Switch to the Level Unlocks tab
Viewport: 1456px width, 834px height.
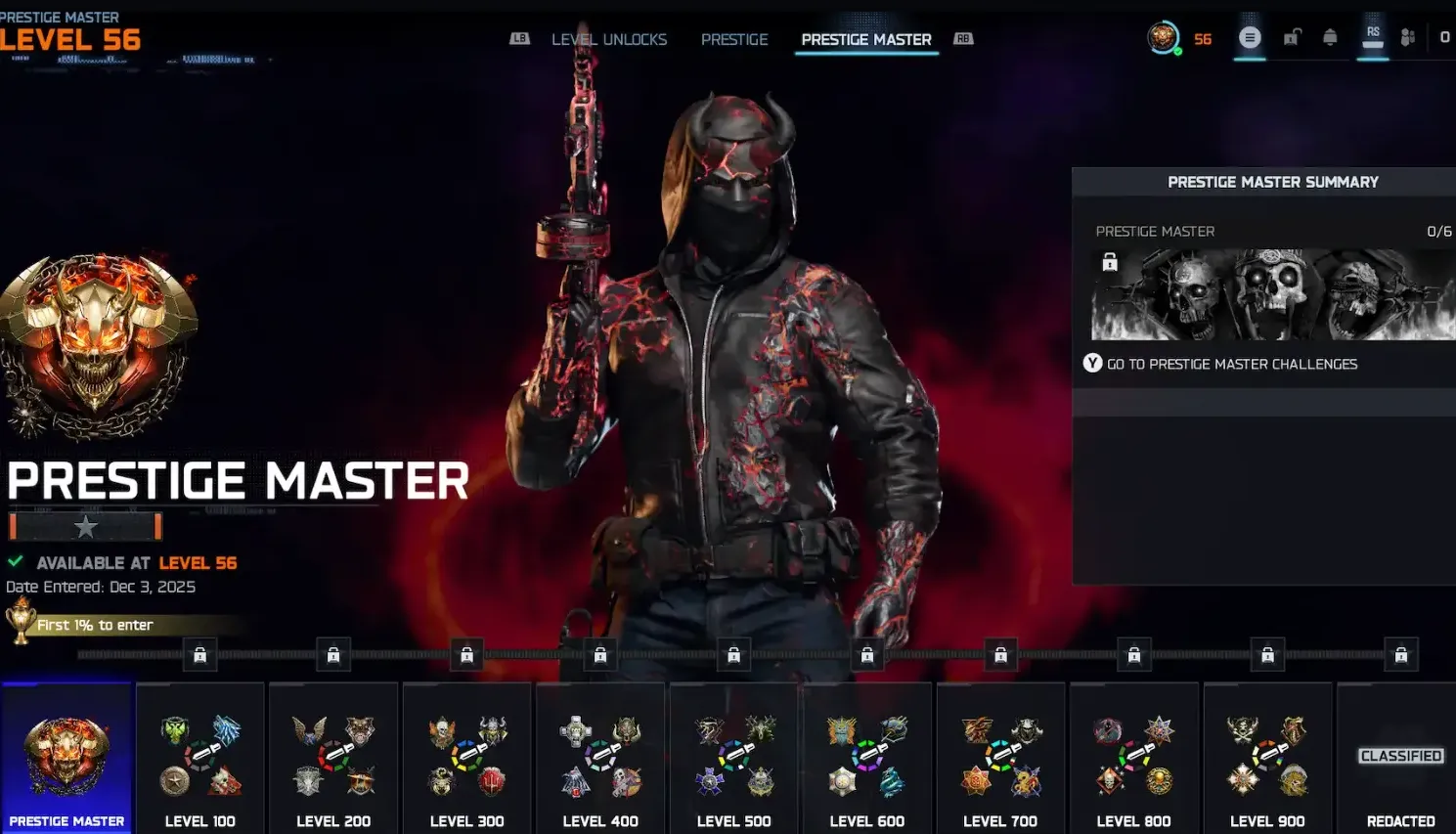pos(609,39)
